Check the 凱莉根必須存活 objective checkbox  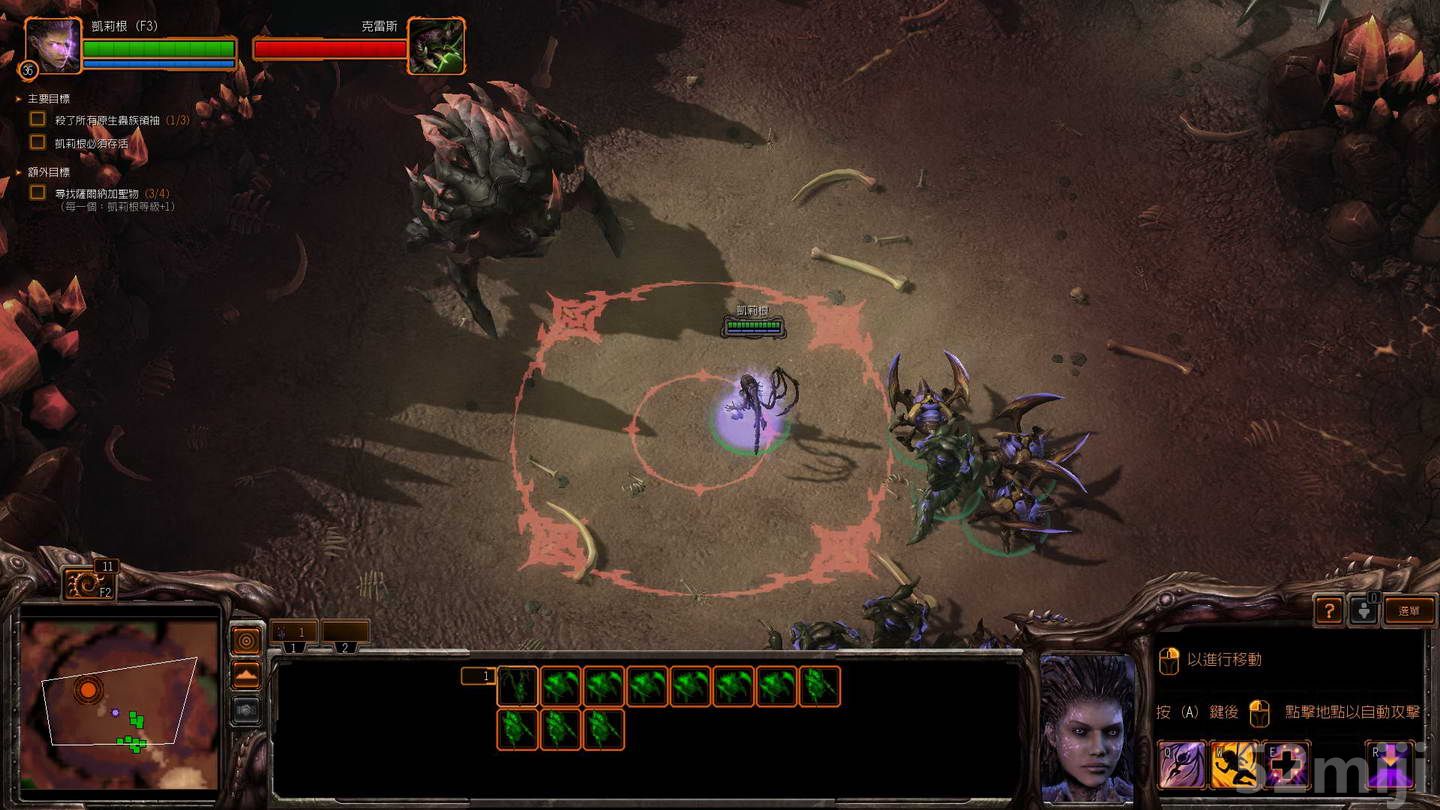pyautogui.click(x=38, y=142)
